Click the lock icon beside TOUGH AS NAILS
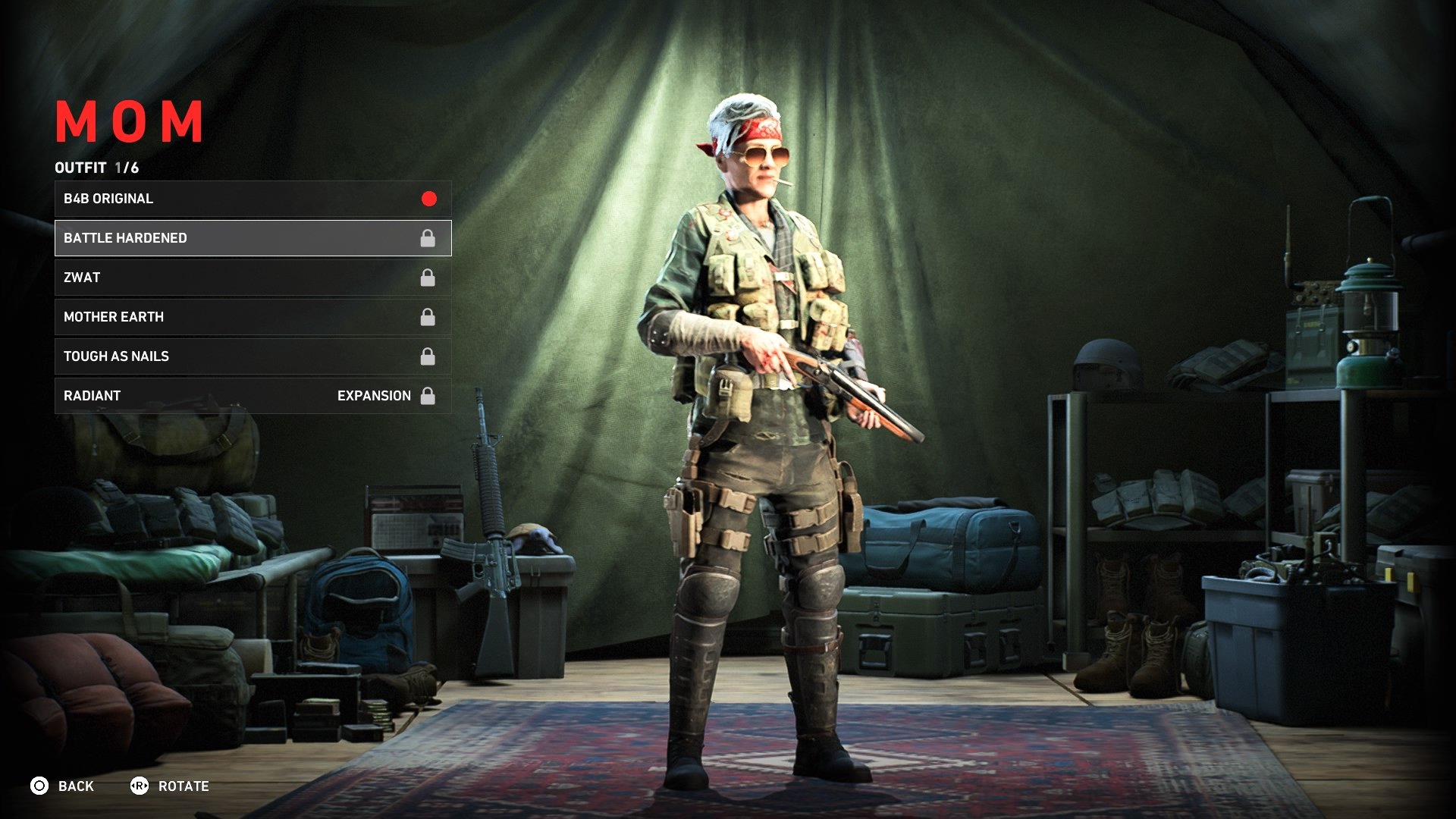Image resolution: width=1456 pixels, height=819 pixels. tap(428, 356)
